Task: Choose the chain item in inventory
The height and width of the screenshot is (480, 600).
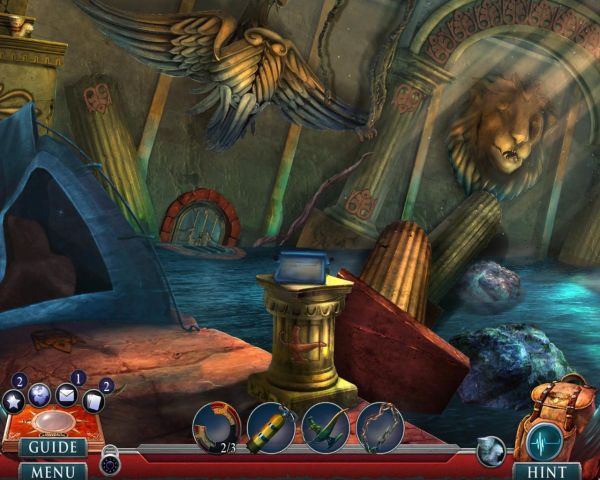Action: click(x=379, y=427)
